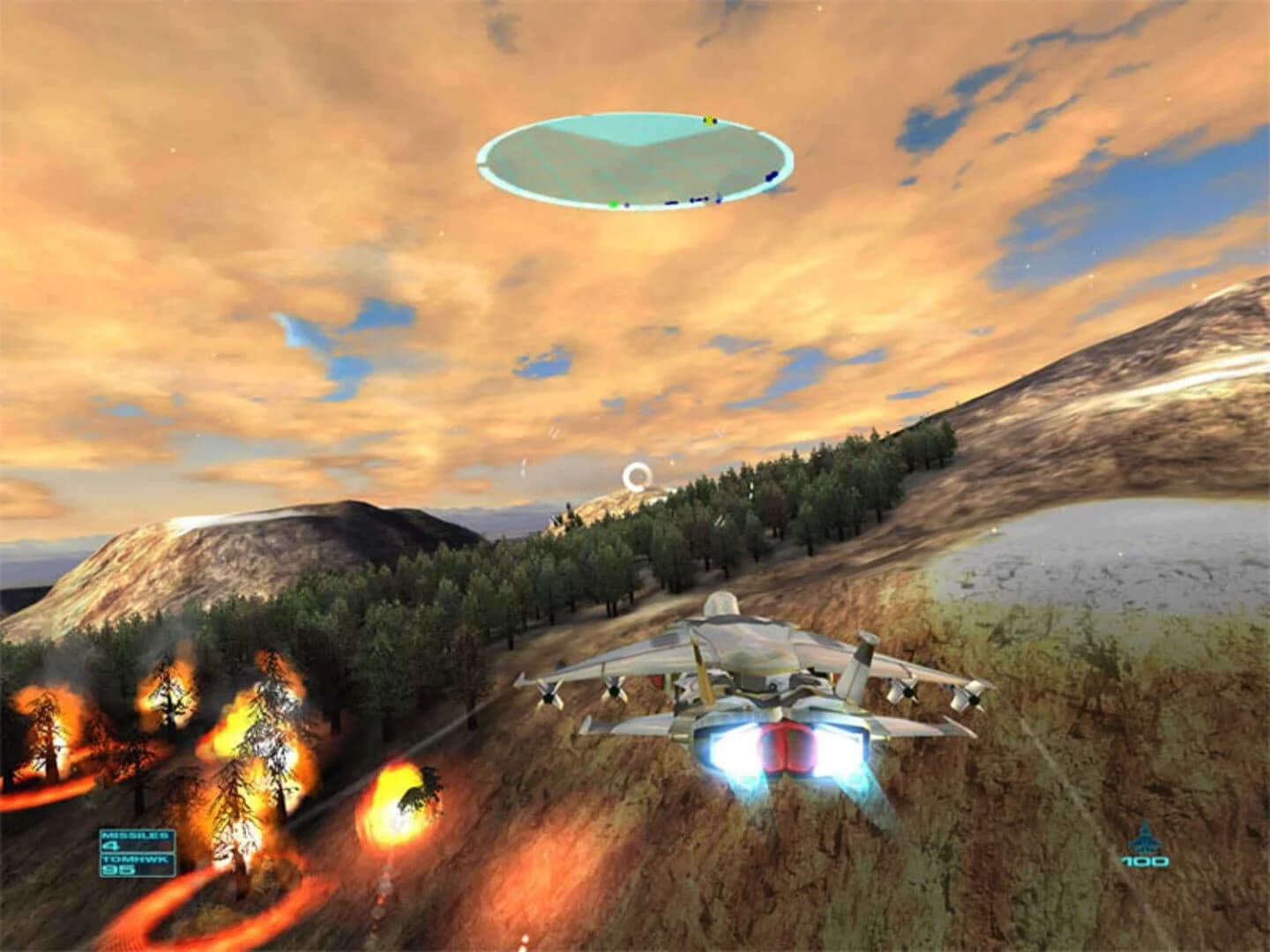Click the TOMHWK ammo readout
Image resolution: width=1270 pixels, height=952 pixels.
[x=135, y=859]
